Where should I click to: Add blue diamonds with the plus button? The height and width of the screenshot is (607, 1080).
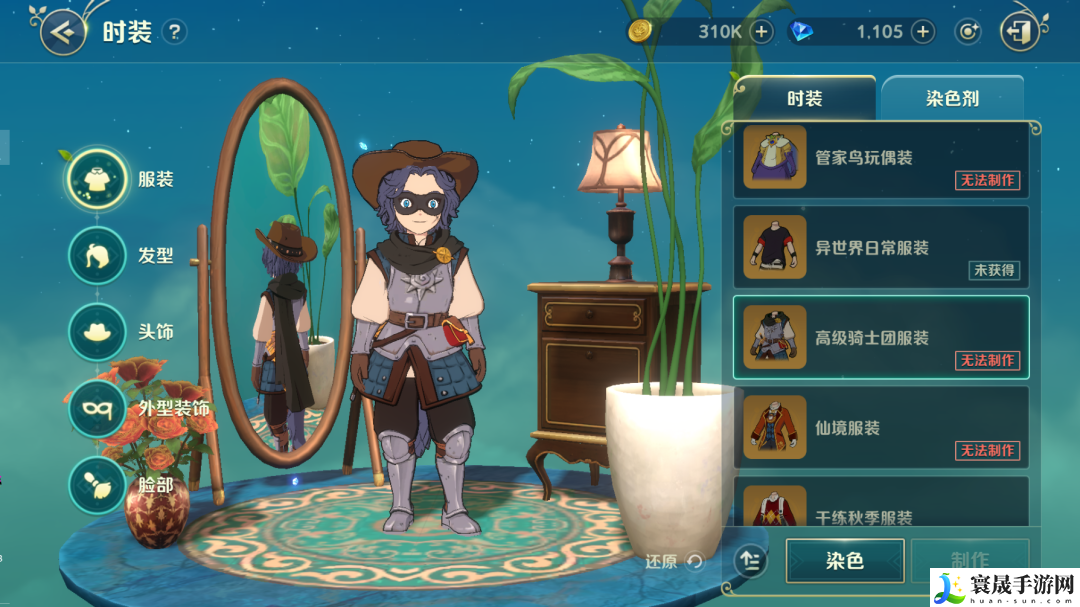(922, 32)
